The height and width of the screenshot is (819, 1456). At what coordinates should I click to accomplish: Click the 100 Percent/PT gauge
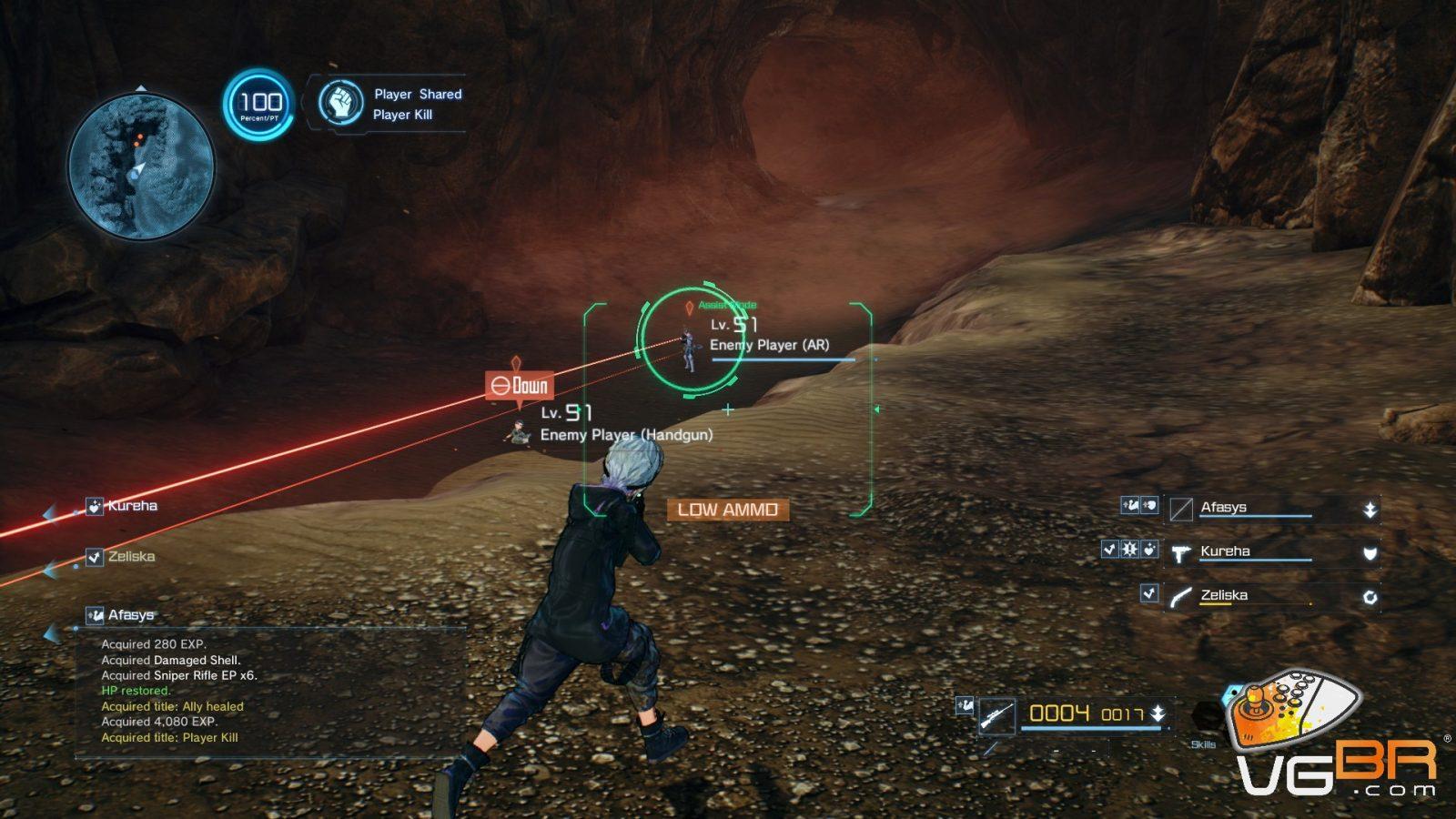(x=260, y=105)
